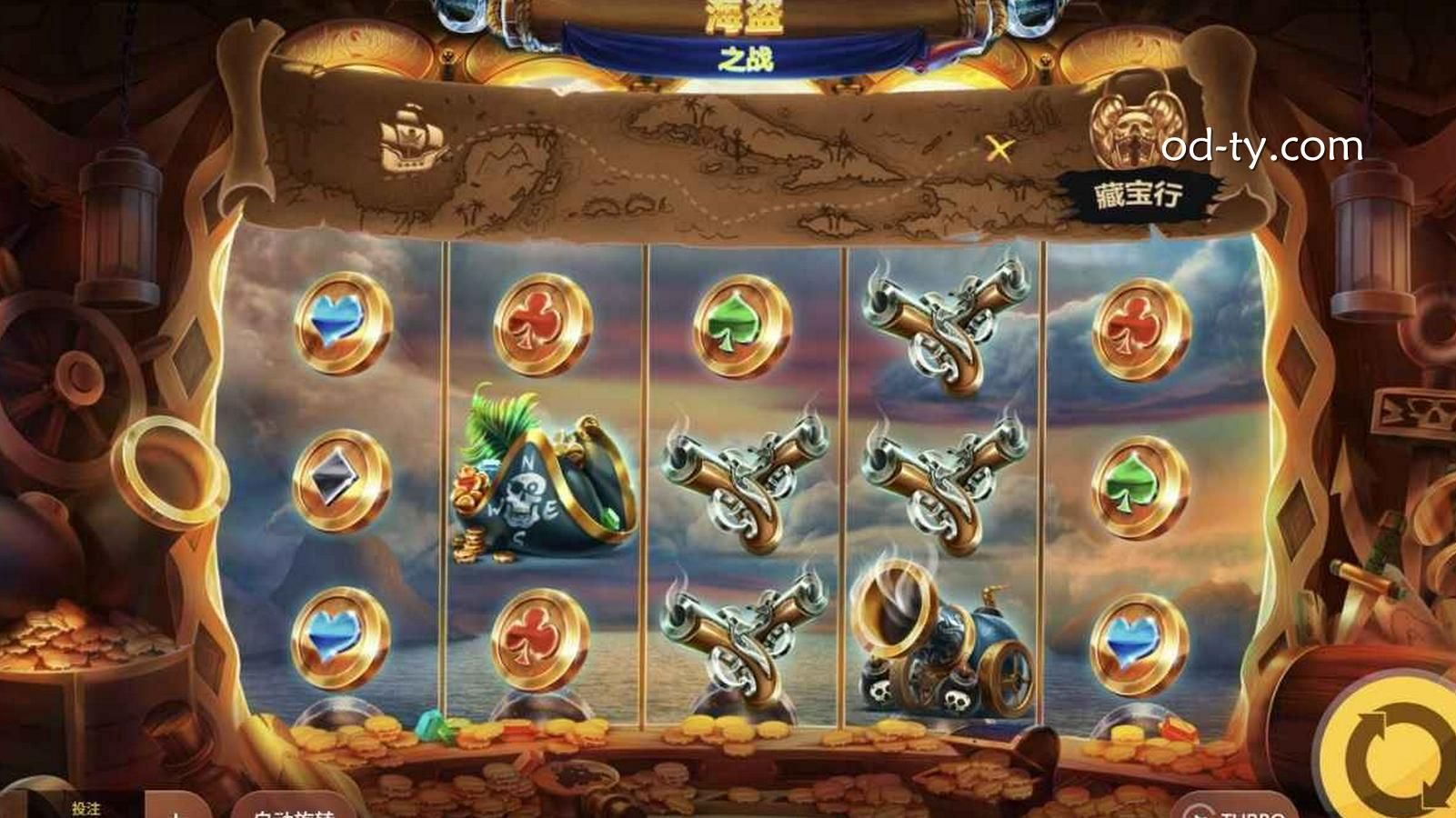Open the 自动旋转 auto-spin option
The width and height of the screenshot is (1456, 818).
[x=293, y=810]
